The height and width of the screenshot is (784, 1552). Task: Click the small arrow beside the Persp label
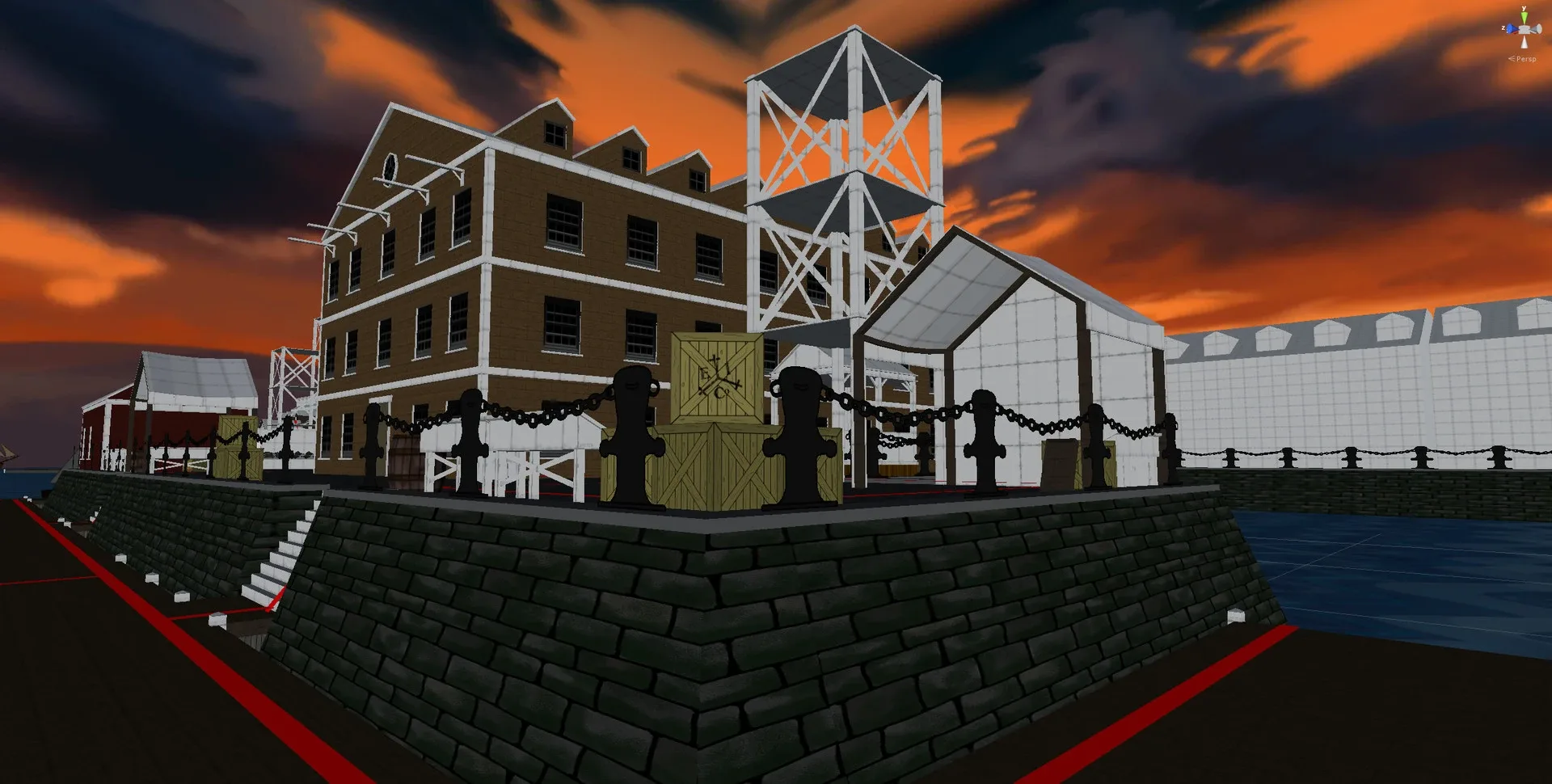click(1512, 59)
